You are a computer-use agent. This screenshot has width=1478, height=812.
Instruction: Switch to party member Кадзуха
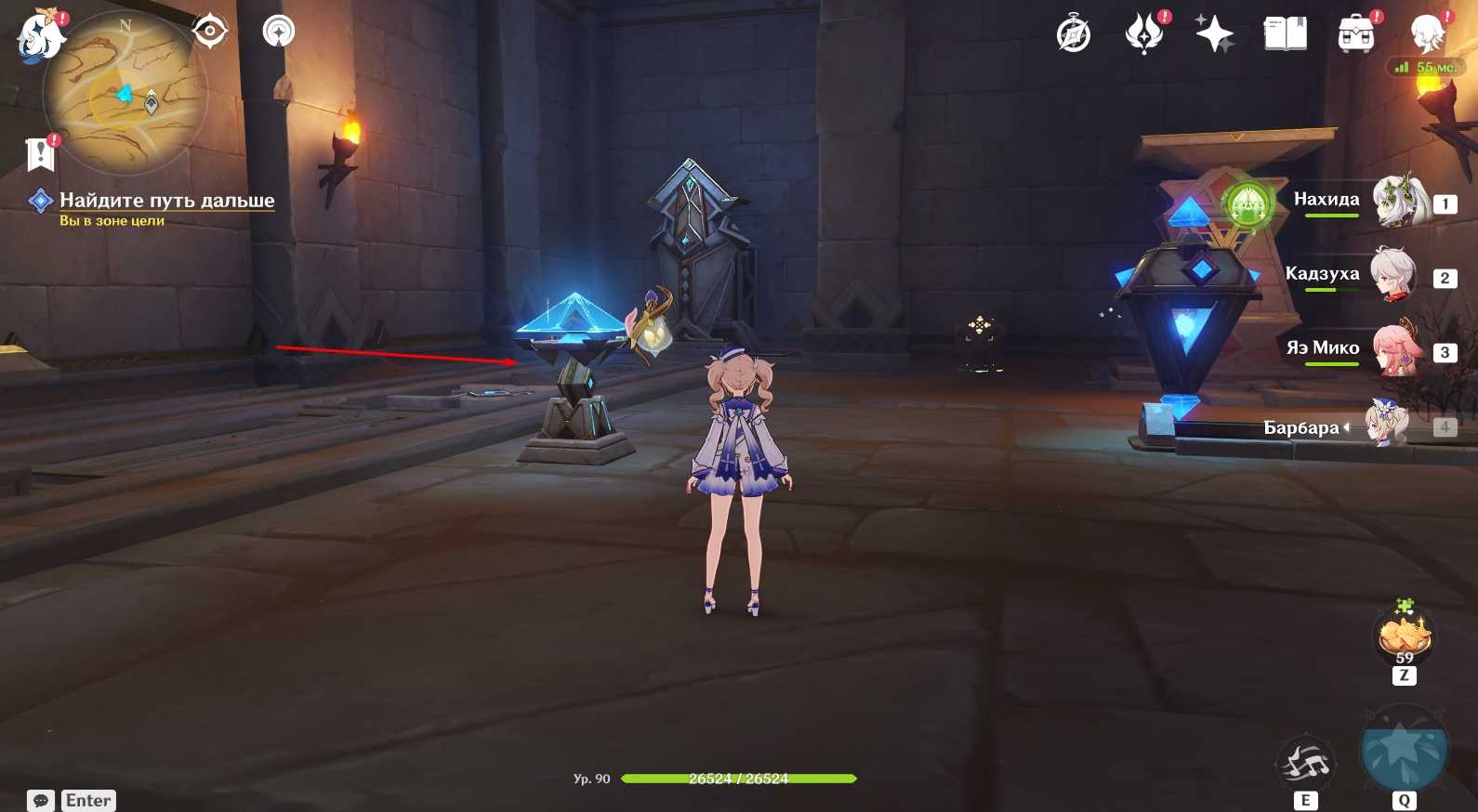(1394, 275)
